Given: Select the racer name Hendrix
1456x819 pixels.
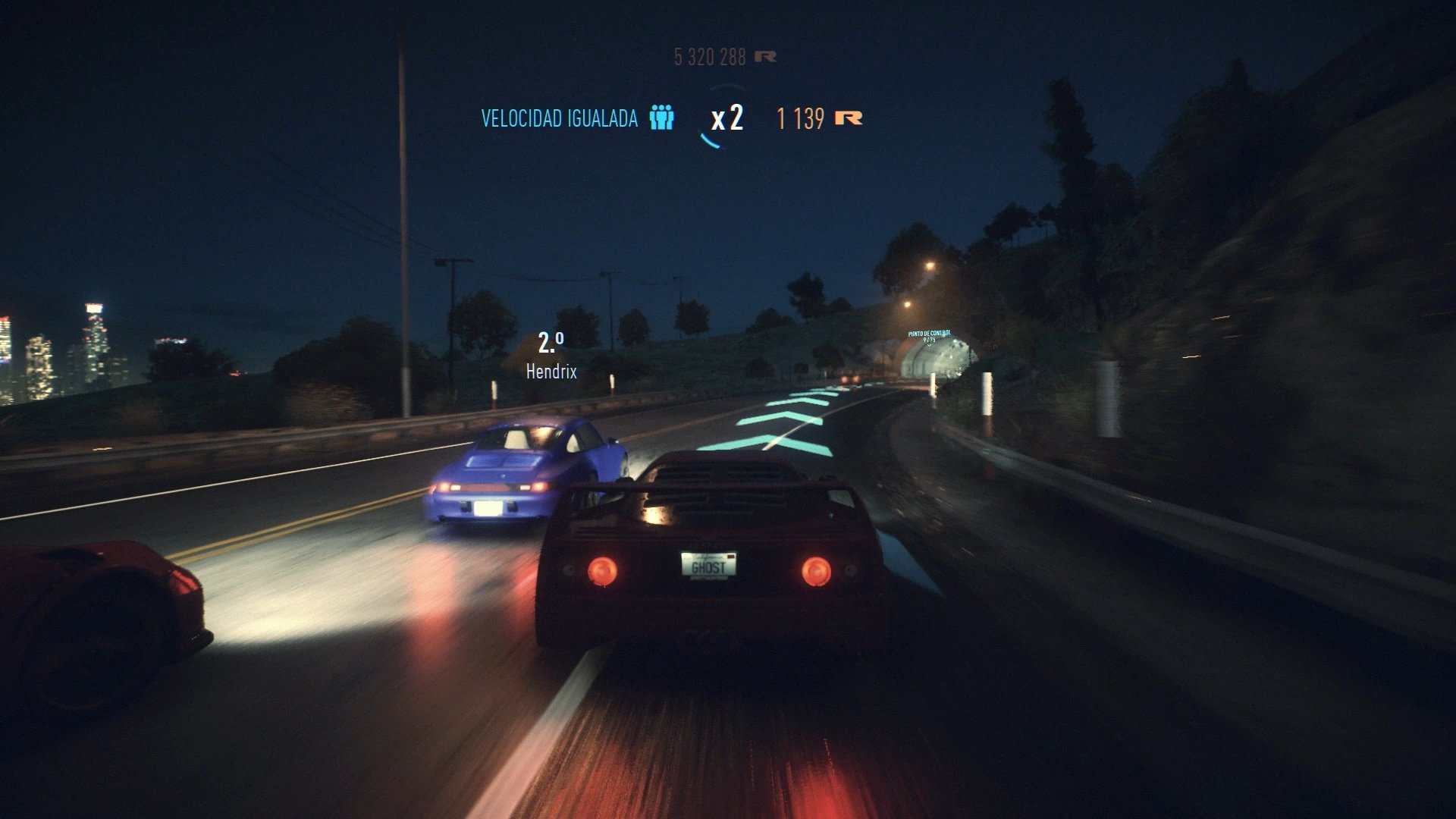Looking at the screenshot, I should [x=550, y=372].
